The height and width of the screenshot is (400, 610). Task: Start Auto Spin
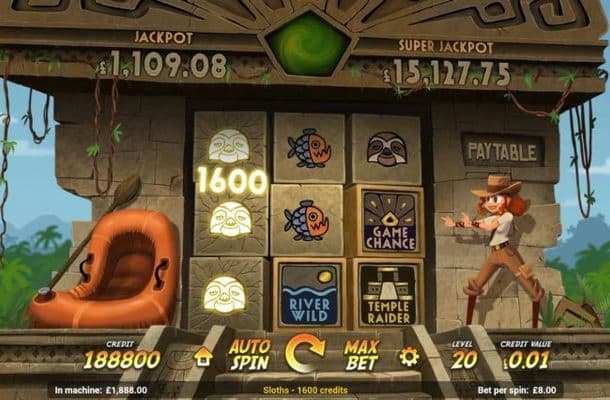point(250,355)
